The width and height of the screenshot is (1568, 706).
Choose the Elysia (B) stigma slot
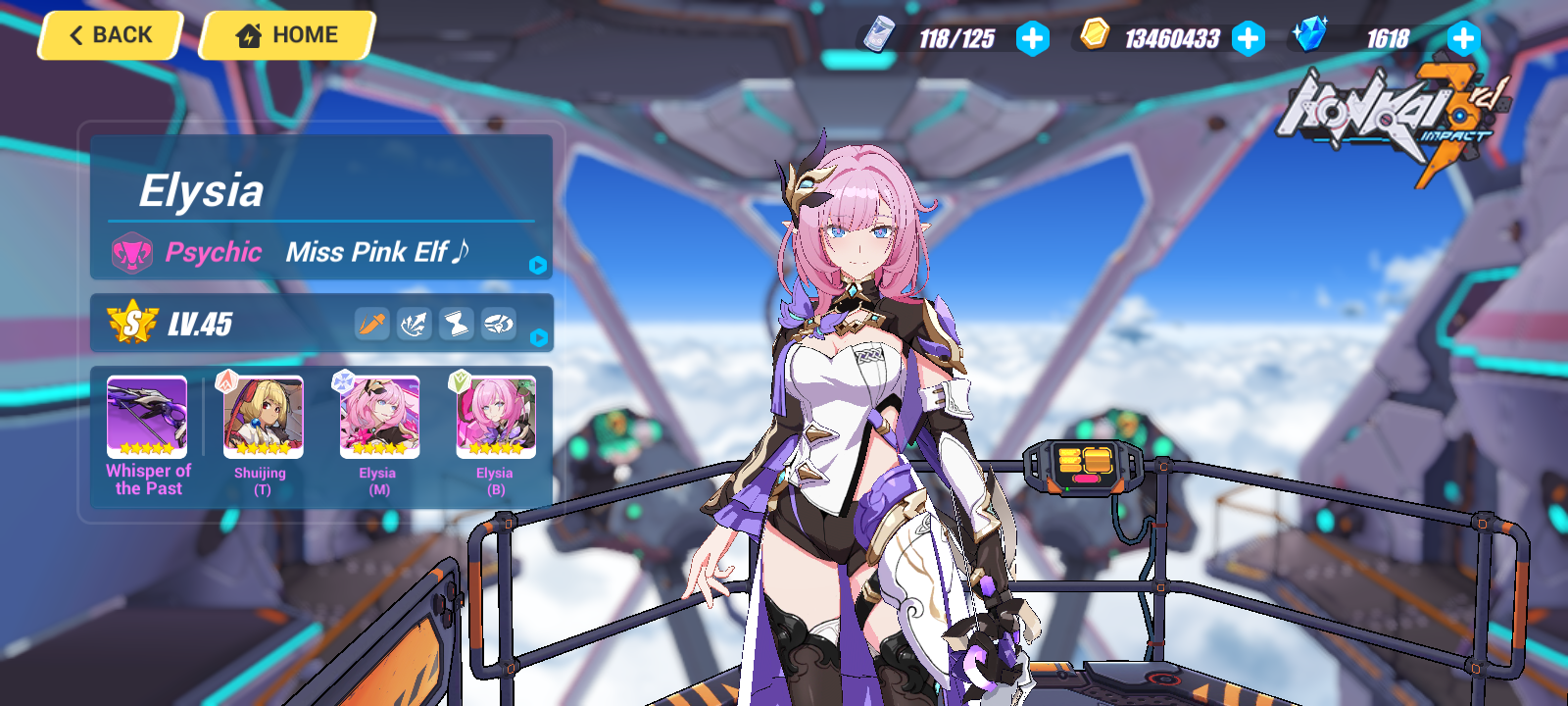[496, 418]
